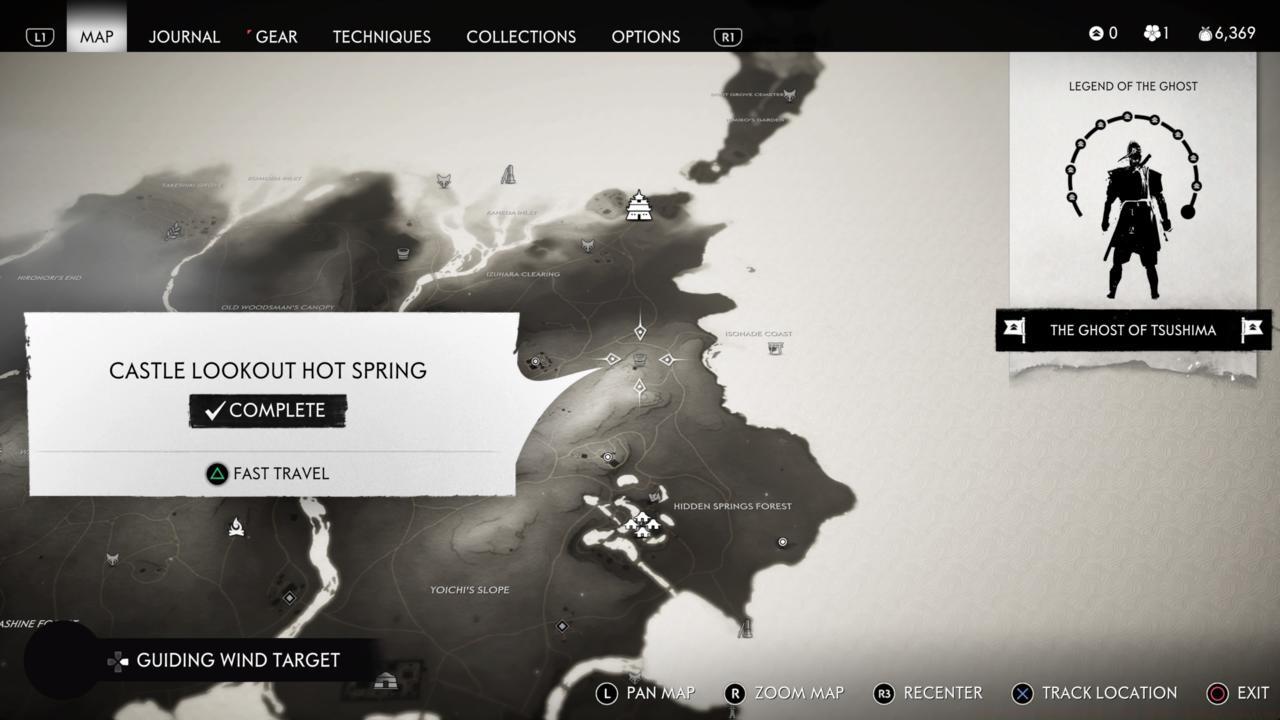The width and height of the screenshot is (1280, 720).
Task: Select the white castle map marker
Action: [x=638, y=205]
